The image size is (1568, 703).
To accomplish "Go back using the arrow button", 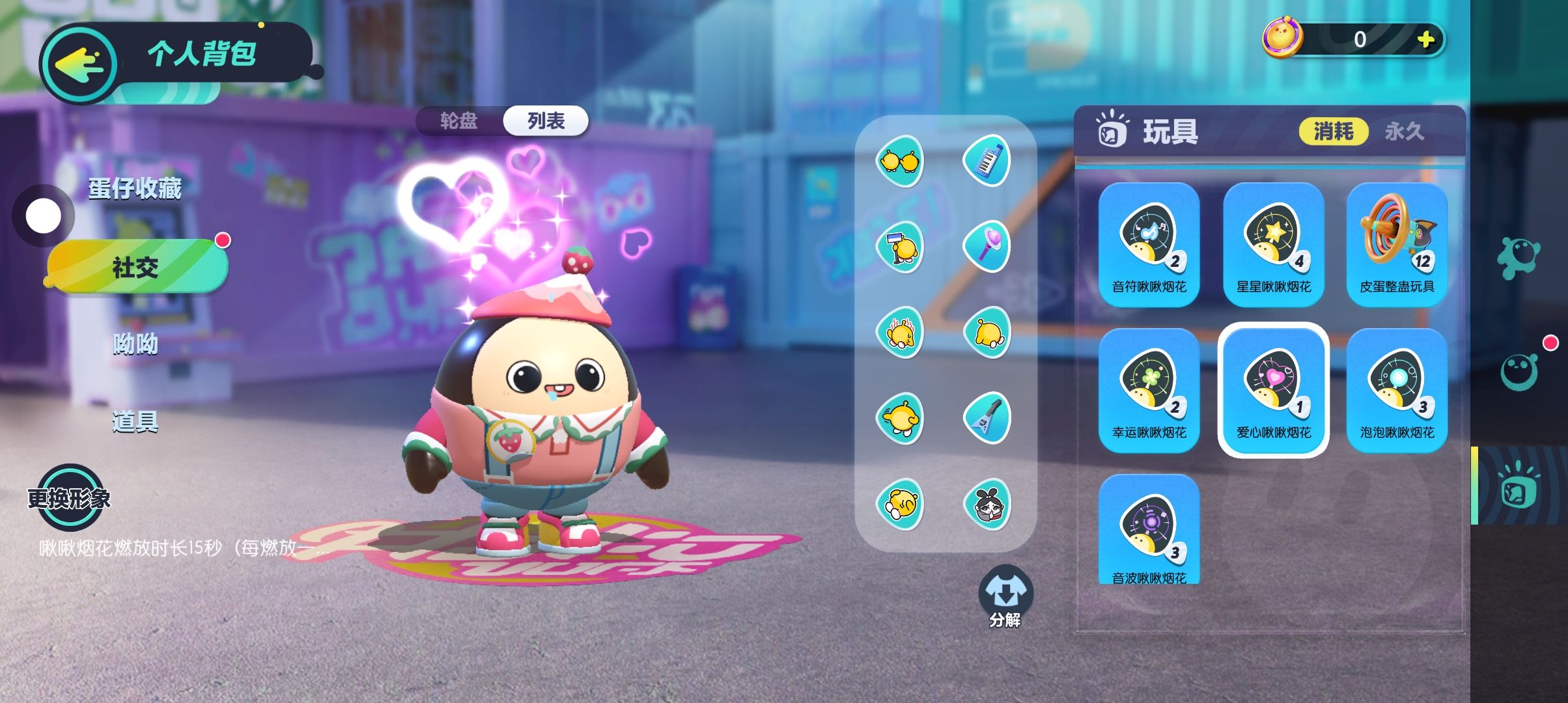I will click(x=79, y=64).
